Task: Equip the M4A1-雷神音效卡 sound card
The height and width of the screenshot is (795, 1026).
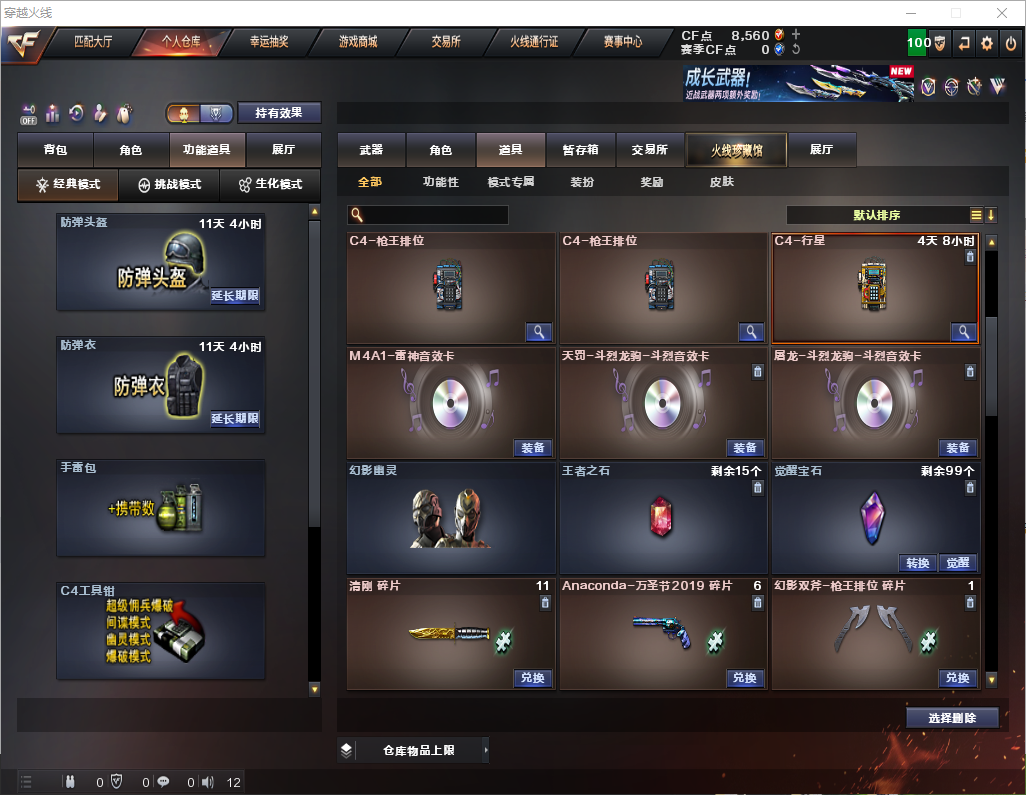Action: (x=533, y=448)
